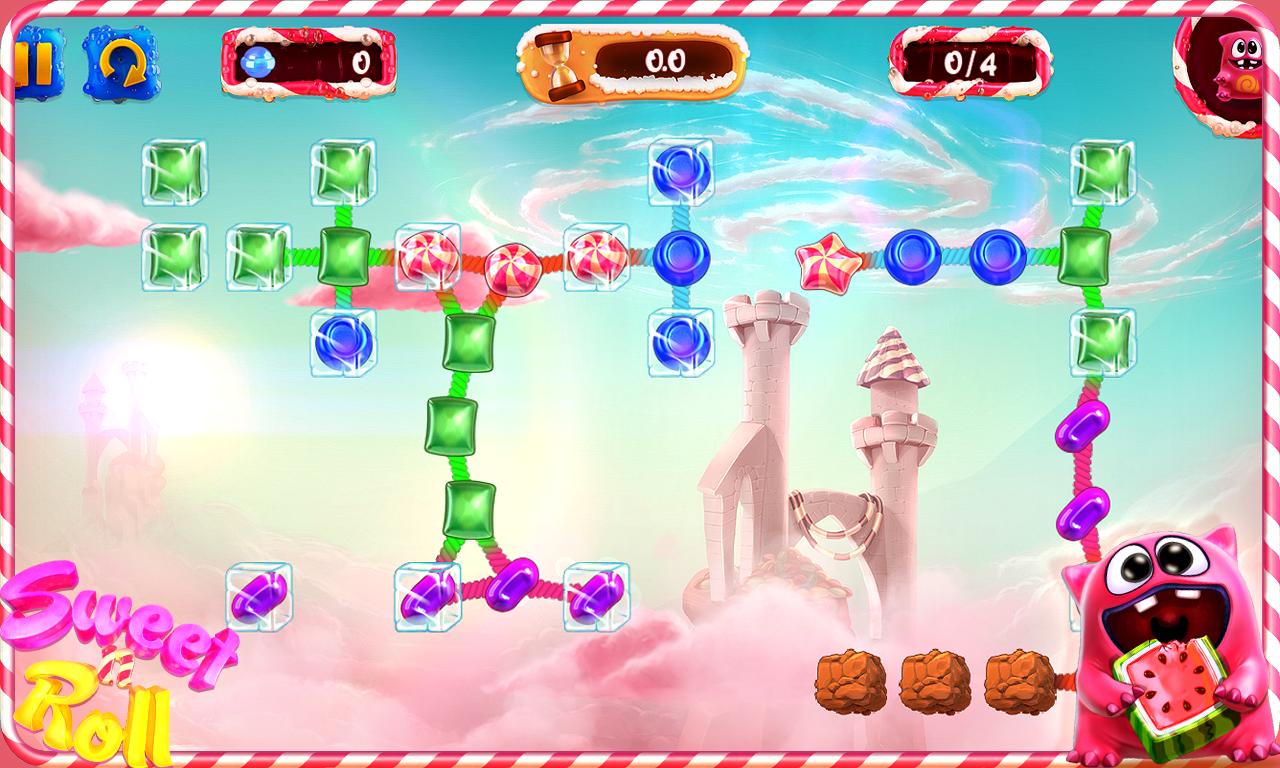Click the blue orb on the score counter
This screenshot has height=768, width=1280.
[260, 62]
